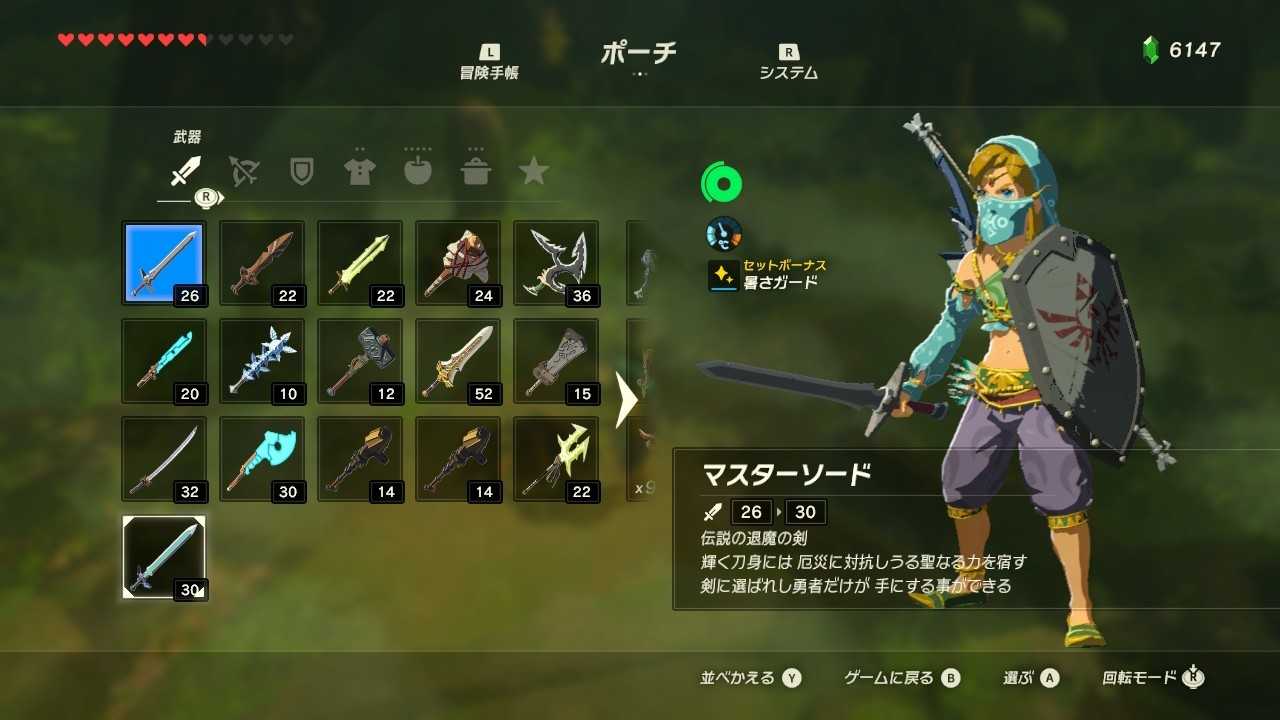Expand to the next weapons page arrow

point(628,398)
